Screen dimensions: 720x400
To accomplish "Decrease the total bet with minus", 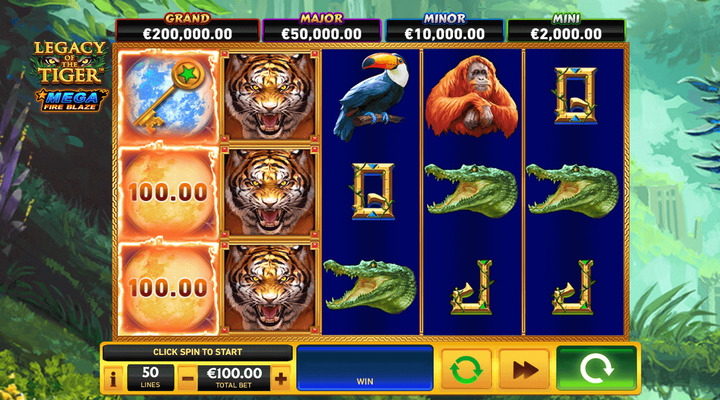I will click(188, 379).
